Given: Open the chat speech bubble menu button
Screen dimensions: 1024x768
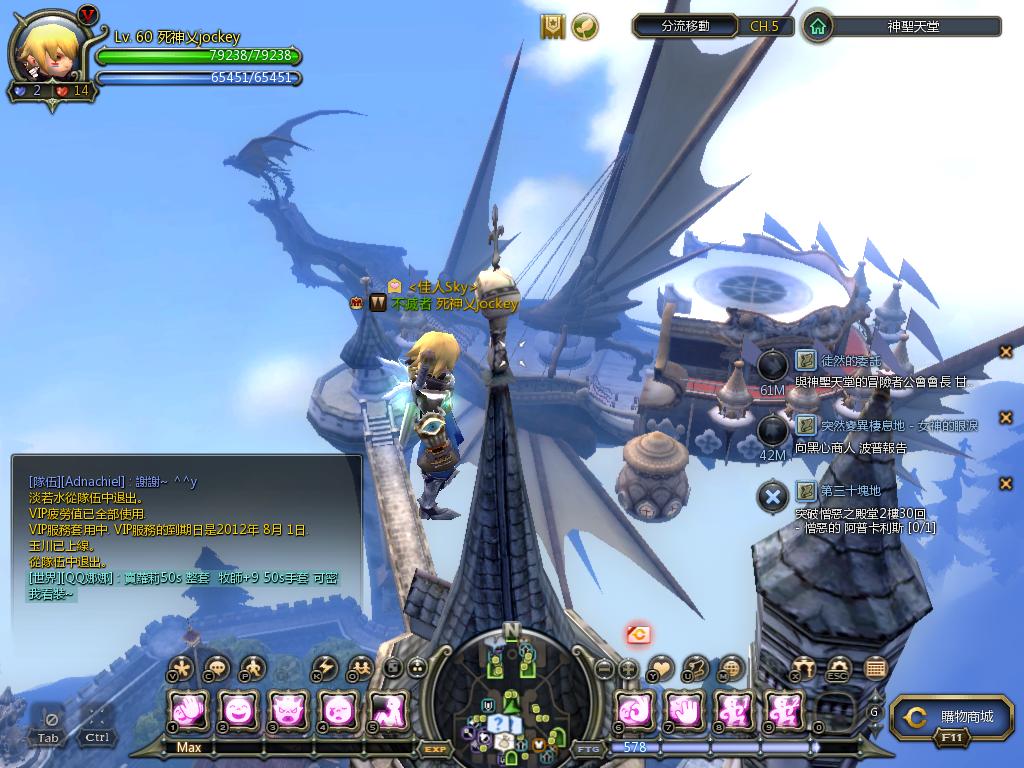Looking at the screenshot, I should [215, 668].
